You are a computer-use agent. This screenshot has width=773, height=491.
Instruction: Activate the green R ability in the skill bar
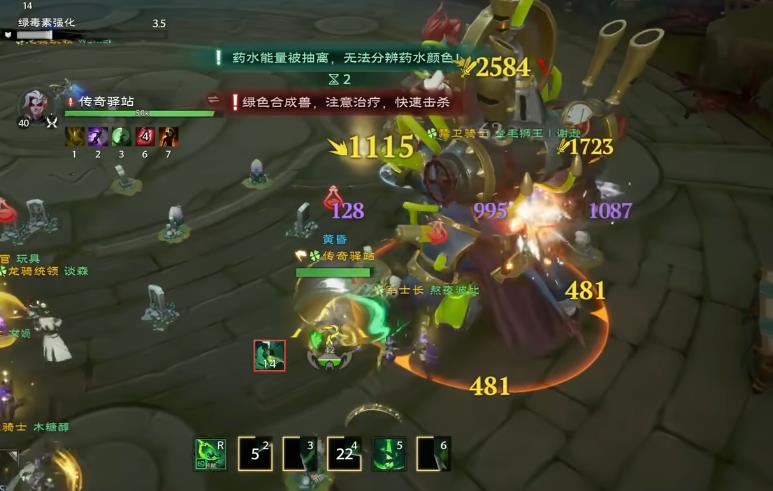tap(210, 454)
